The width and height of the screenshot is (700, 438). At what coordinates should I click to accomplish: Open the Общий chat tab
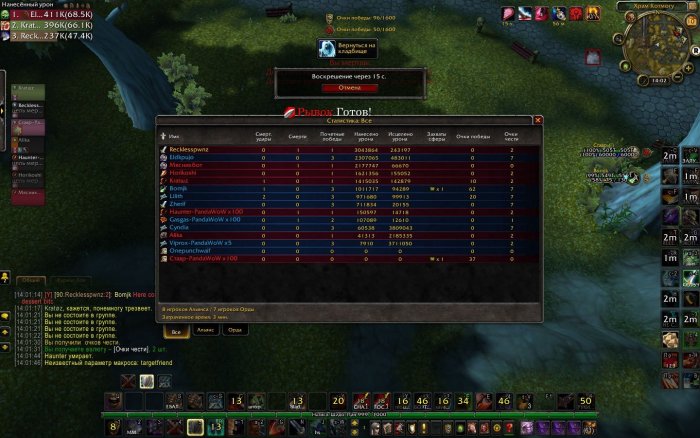tap(33, 281)
